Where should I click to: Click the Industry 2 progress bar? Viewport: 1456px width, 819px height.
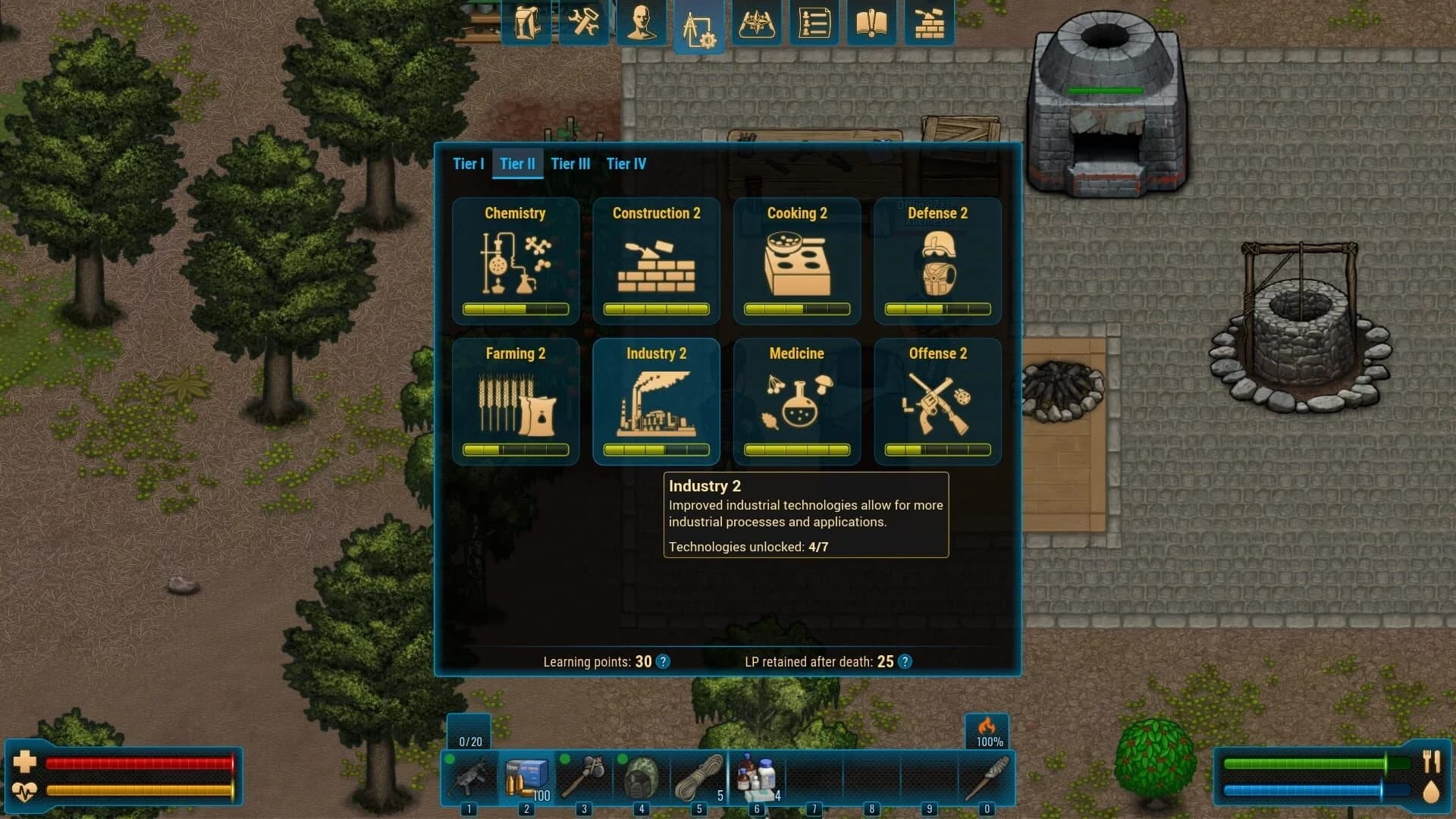click(x=656, y=449)
